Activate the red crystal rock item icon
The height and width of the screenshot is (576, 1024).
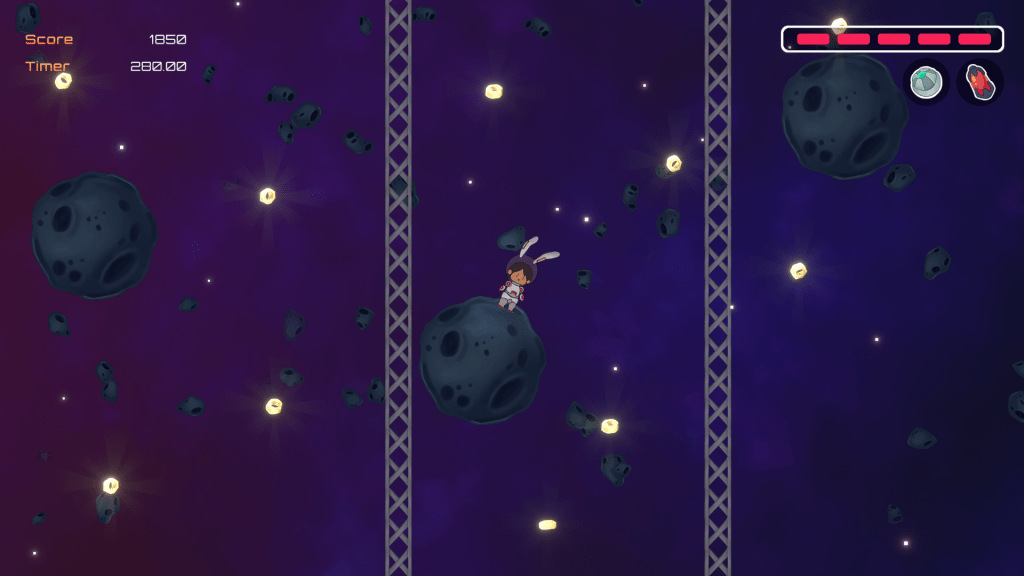pyautogui.click(x=980, y=82)
